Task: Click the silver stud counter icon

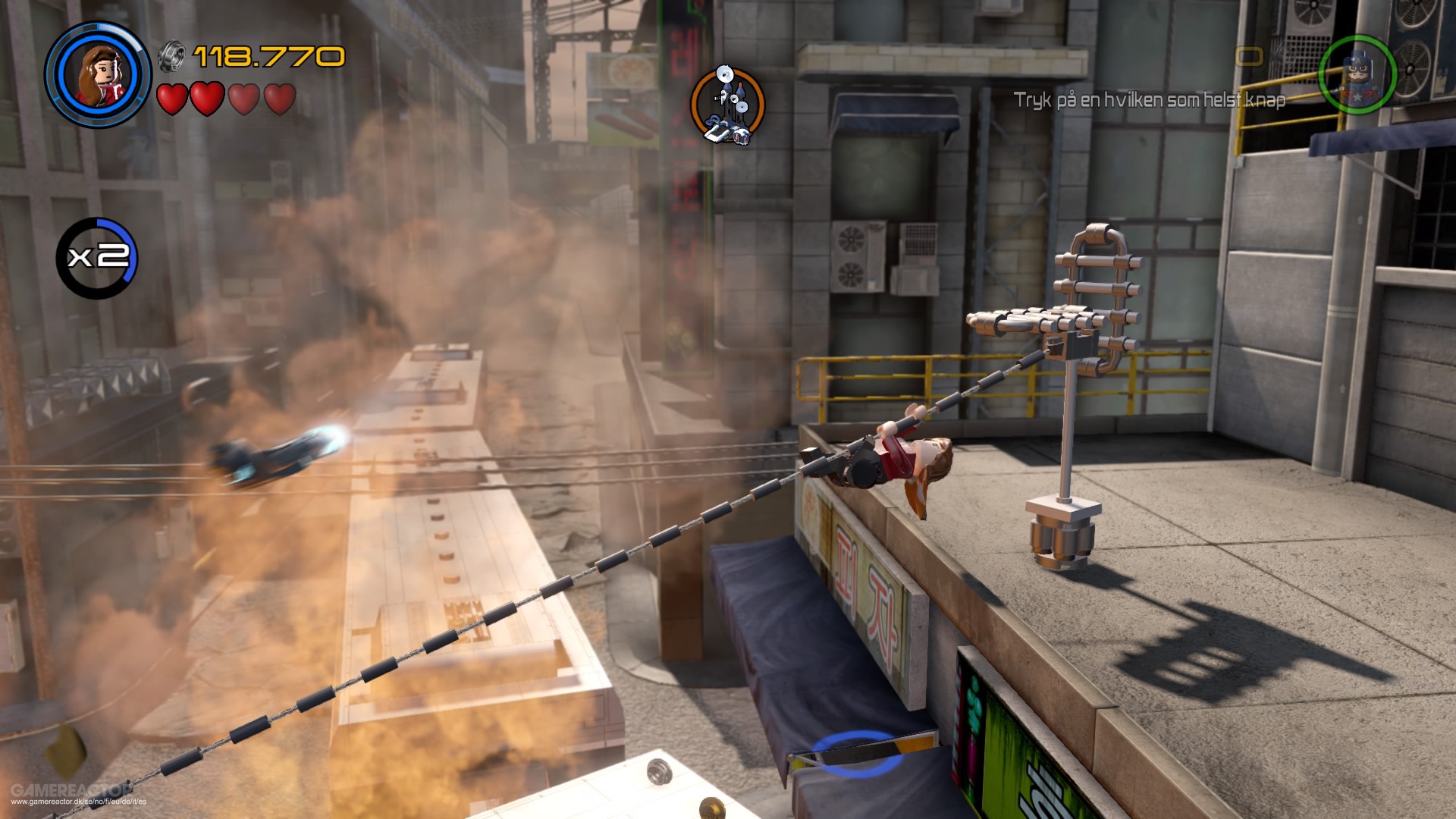Action: pos(173,55)
